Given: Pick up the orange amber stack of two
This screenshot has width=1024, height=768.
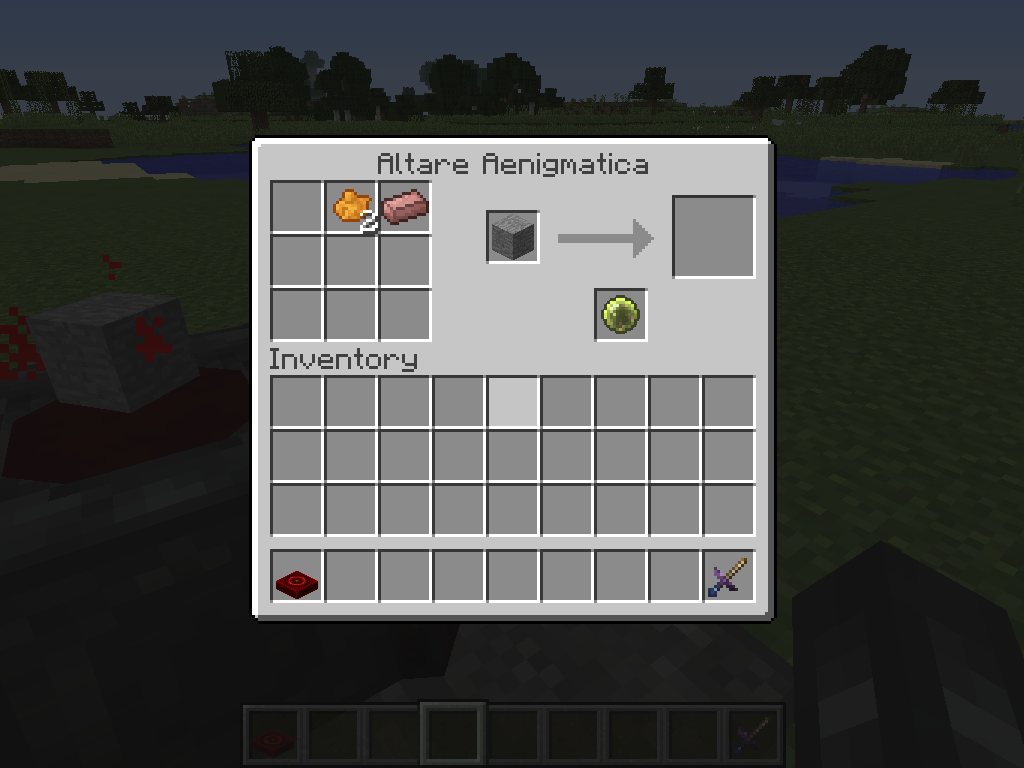Looking at the screenshot, I should coord(351,207).
